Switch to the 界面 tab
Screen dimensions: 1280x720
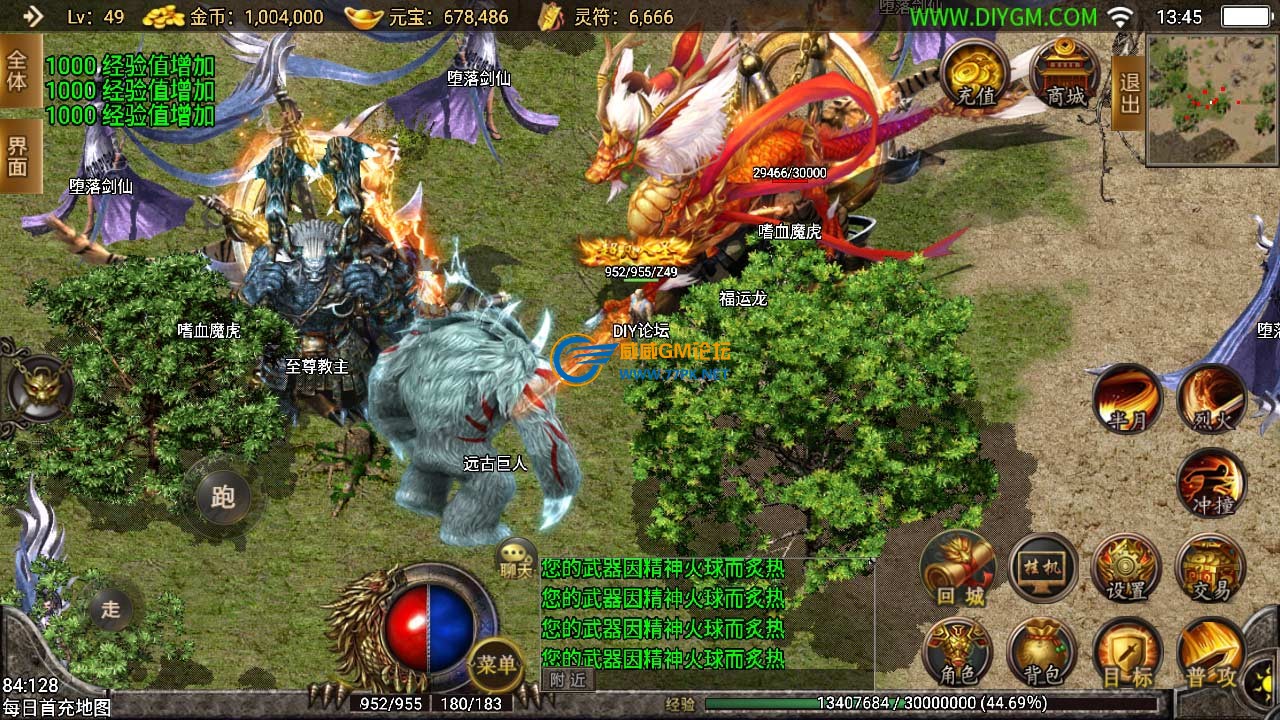tap(18, 156)
